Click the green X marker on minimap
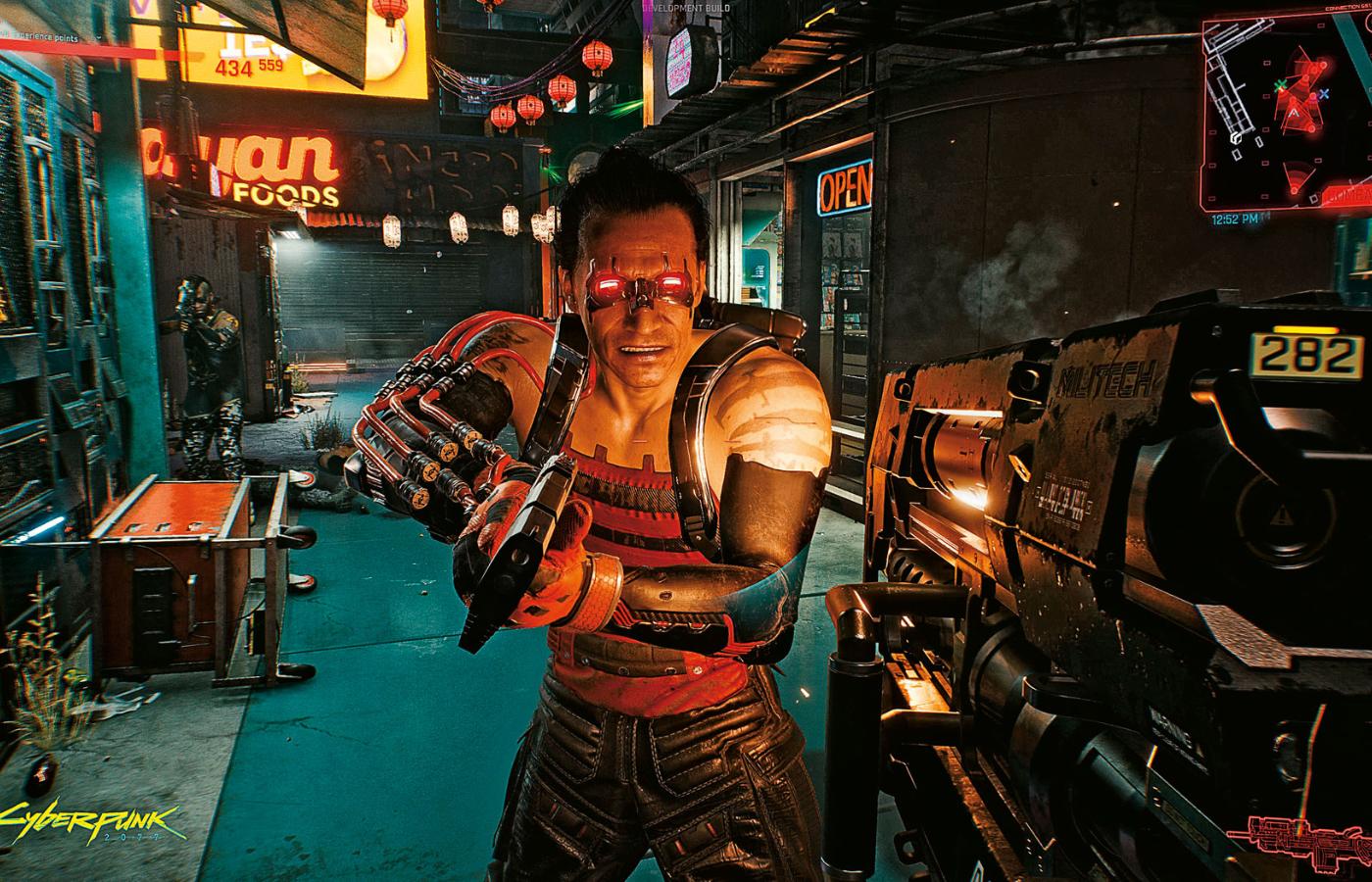This screenshot has height=882, width=1372. [x=1279, y=85]
